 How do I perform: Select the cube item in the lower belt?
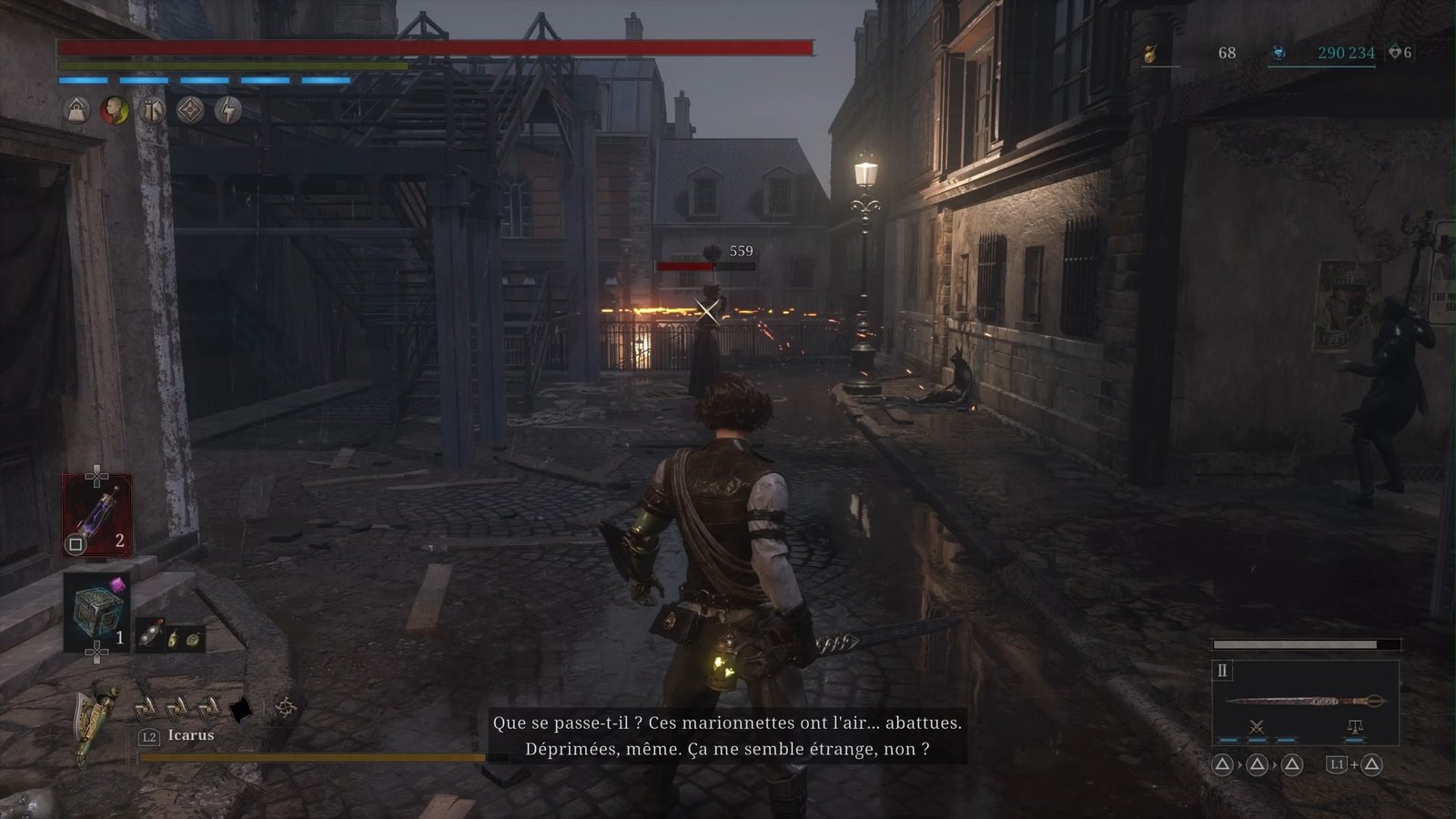96,611
